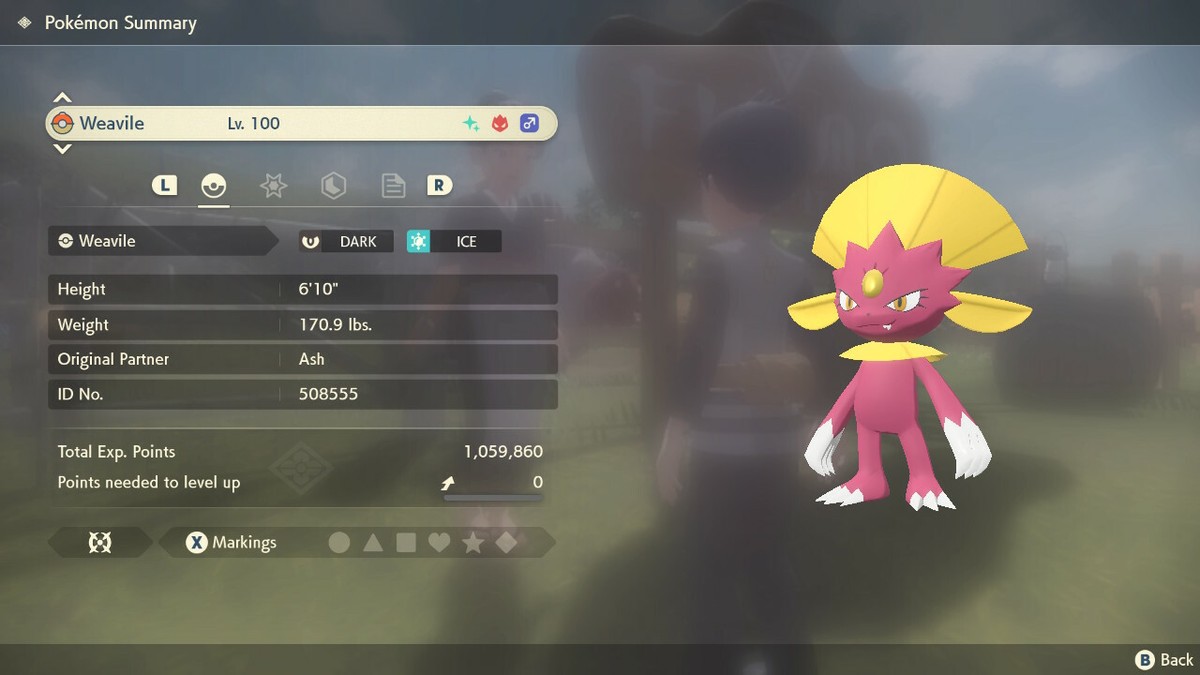Open the Markings editor
Image resolution: width=1200 pixels, height=675 pixels.
coord(232,543)
